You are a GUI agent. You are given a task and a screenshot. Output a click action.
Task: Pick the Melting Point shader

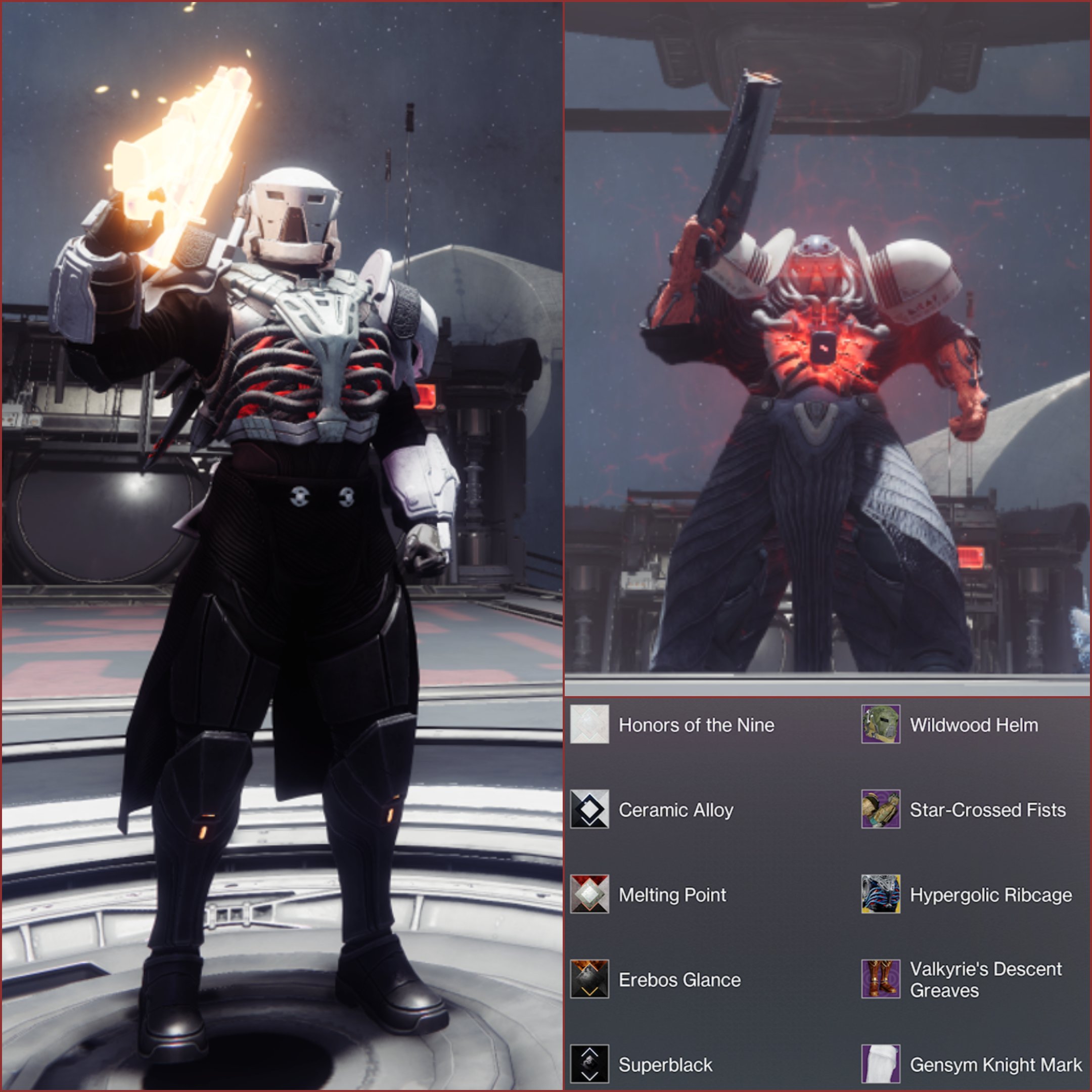pos(589,894)
